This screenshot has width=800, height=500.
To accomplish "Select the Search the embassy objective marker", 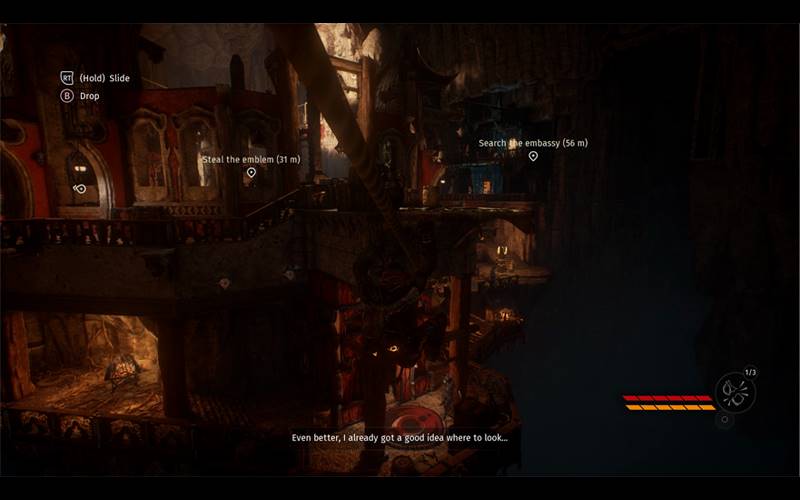I will click(533, 156).
